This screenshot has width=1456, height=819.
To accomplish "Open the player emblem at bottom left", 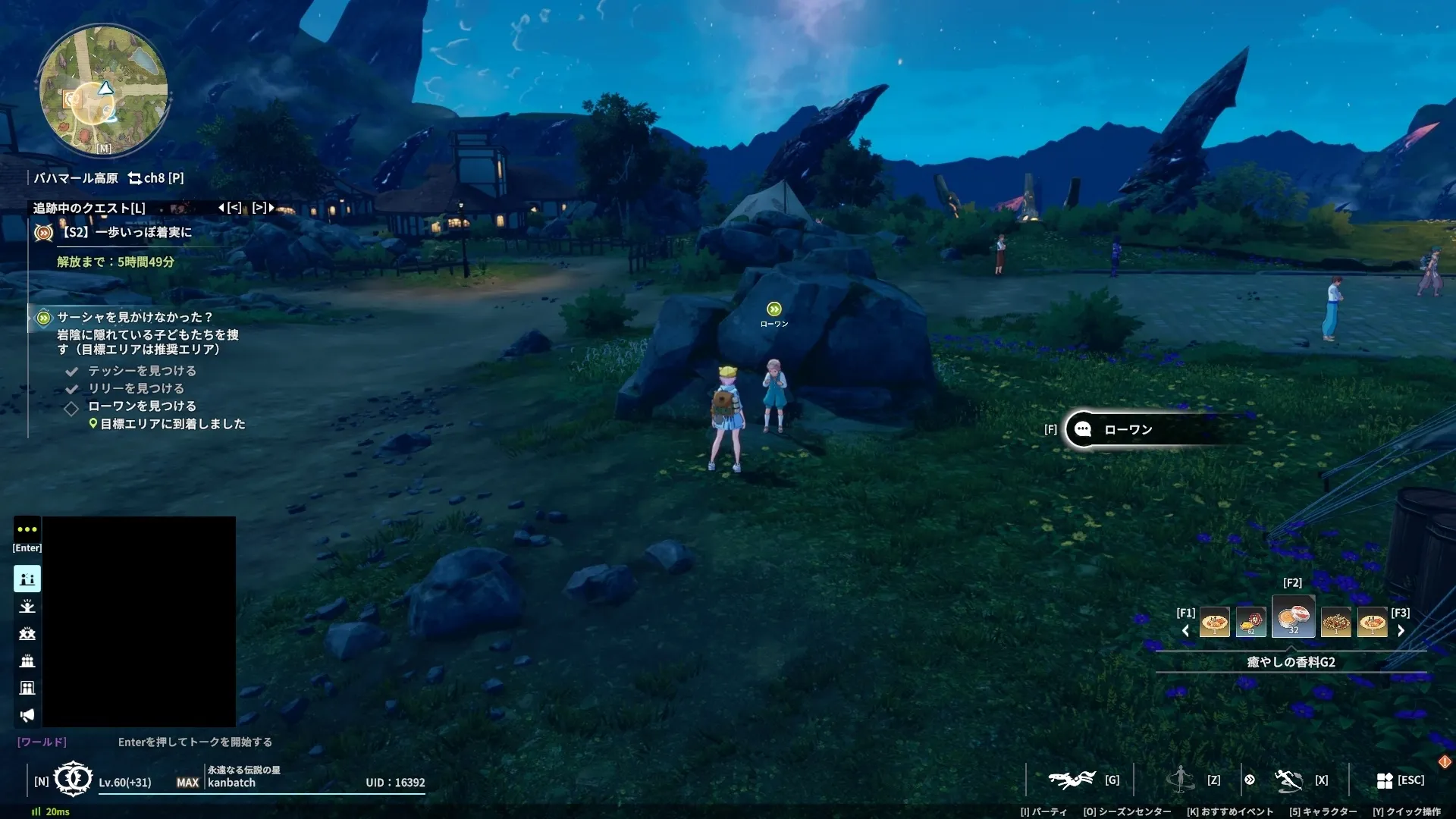I will tap(74, 779).
